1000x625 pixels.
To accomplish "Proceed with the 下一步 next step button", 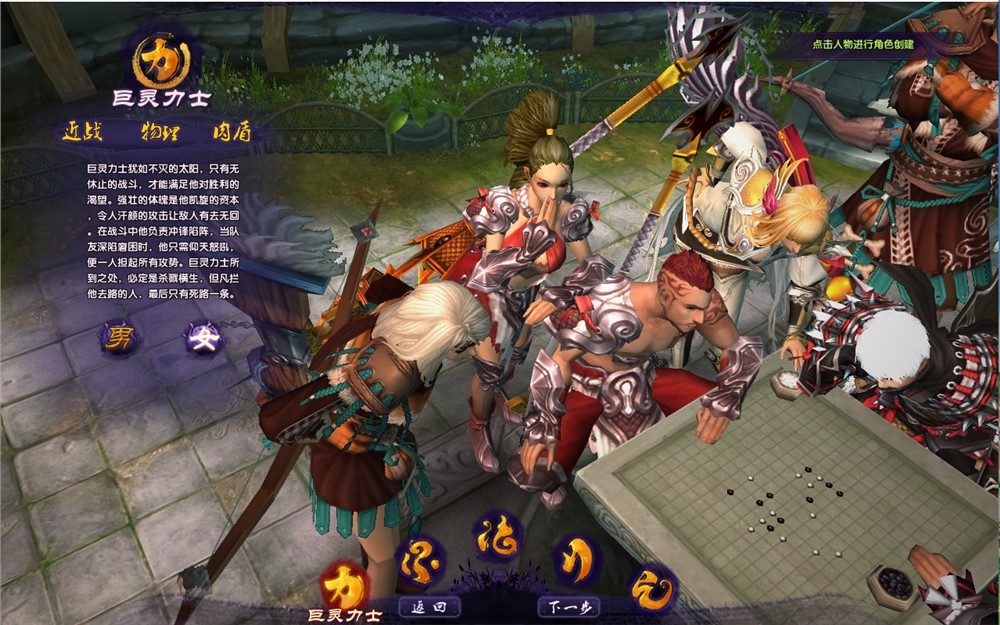I will pyautogui.click(x=568, y=606).
